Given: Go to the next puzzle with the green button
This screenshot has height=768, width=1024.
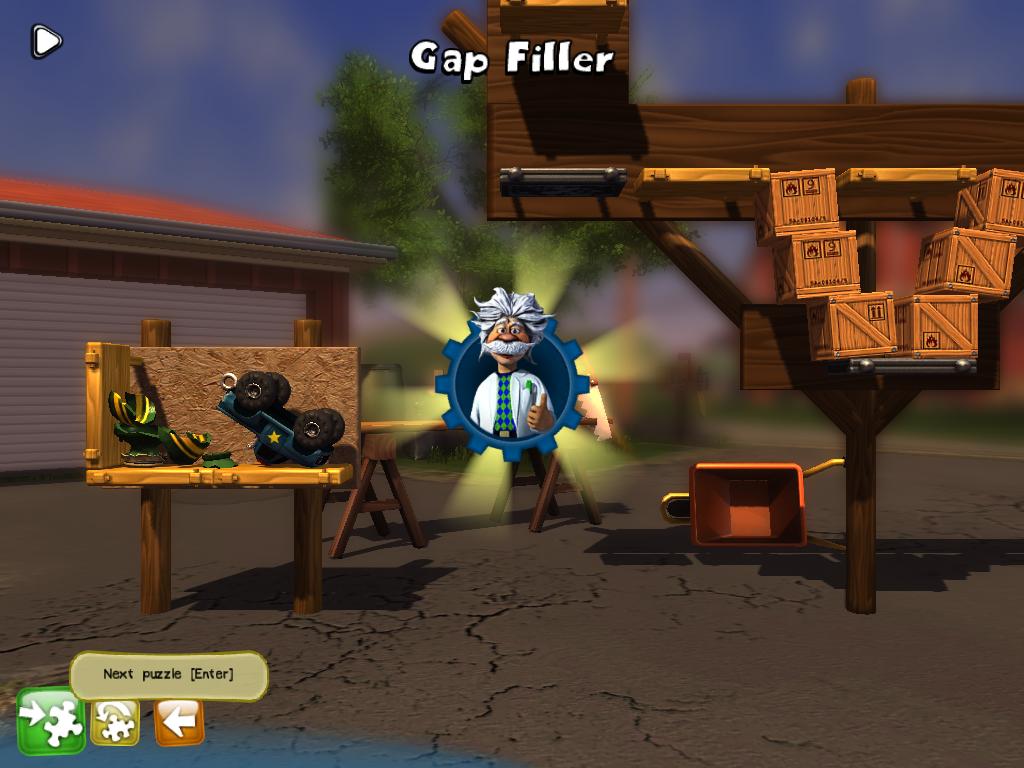Looking at the screenshot, I should pyautogui.click(x=50, y=720).
